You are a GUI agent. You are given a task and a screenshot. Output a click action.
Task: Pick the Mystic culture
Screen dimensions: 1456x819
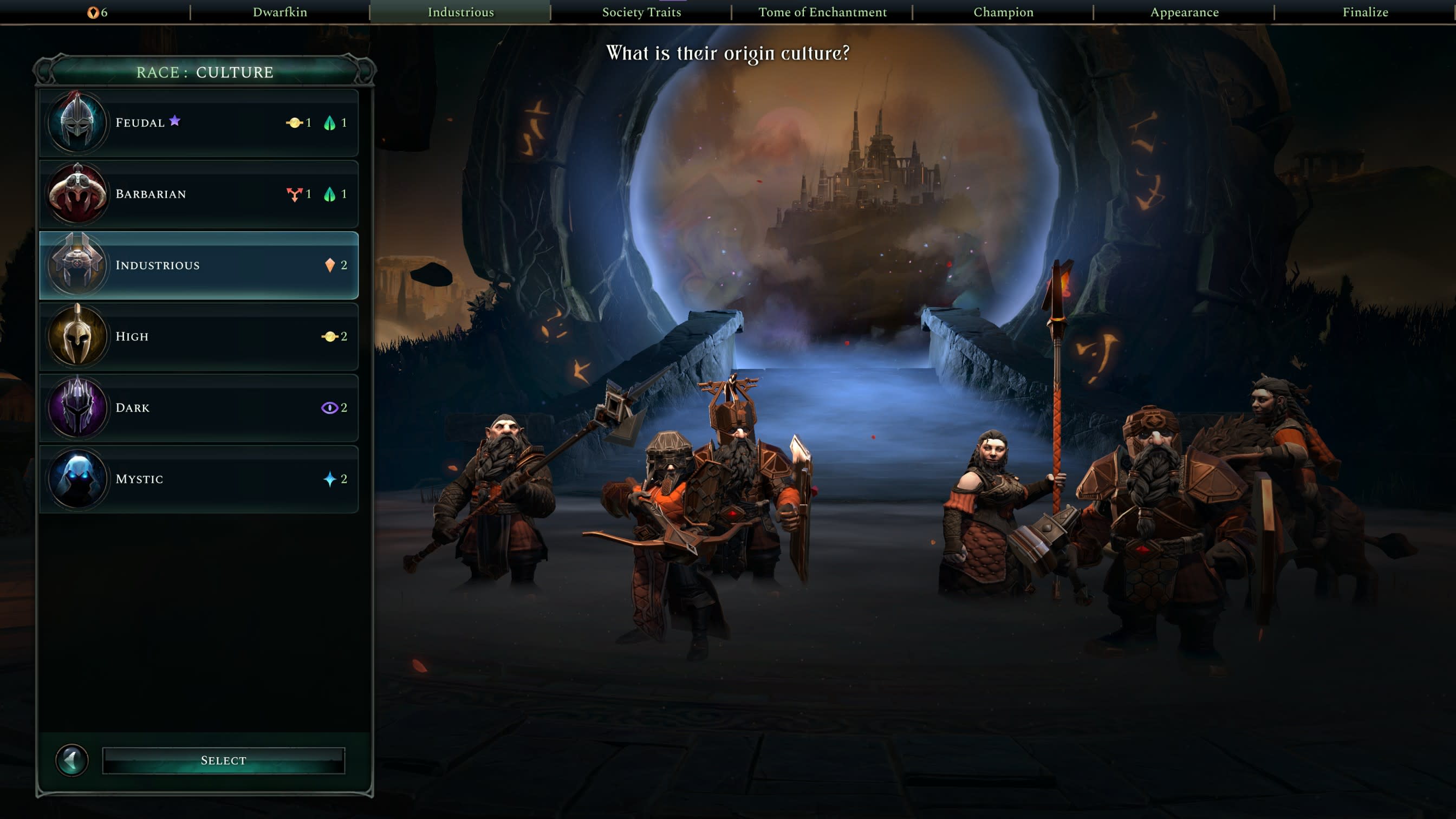tap(198, 479)
